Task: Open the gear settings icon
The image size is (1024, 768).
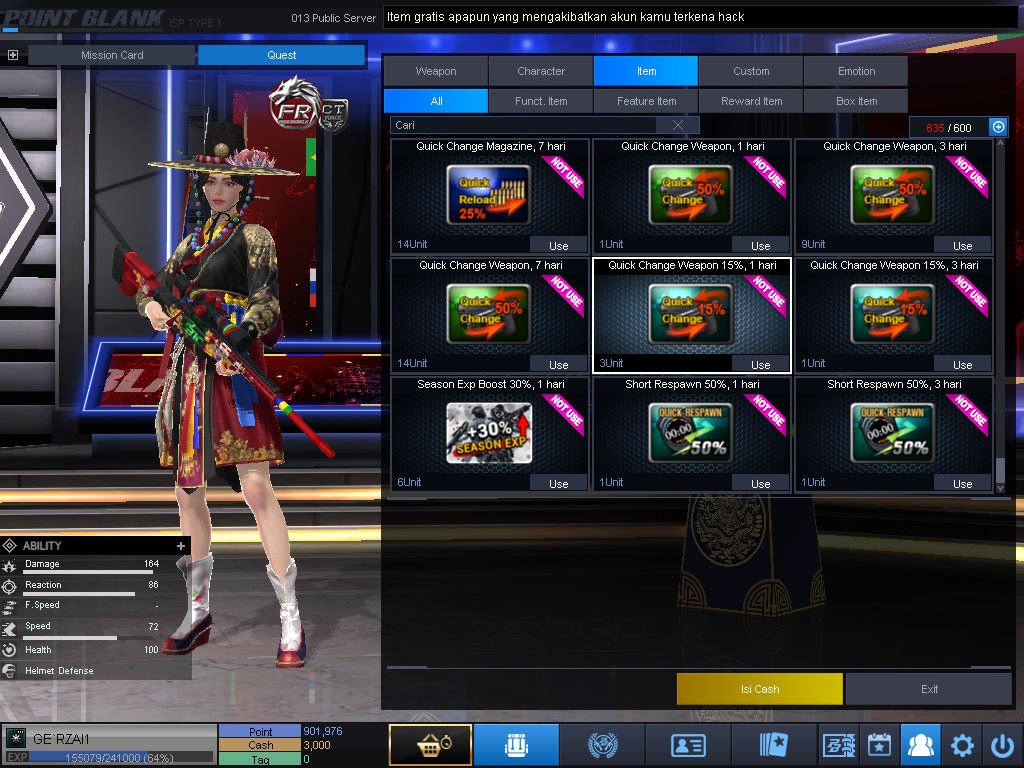Action: click(962, 745)
